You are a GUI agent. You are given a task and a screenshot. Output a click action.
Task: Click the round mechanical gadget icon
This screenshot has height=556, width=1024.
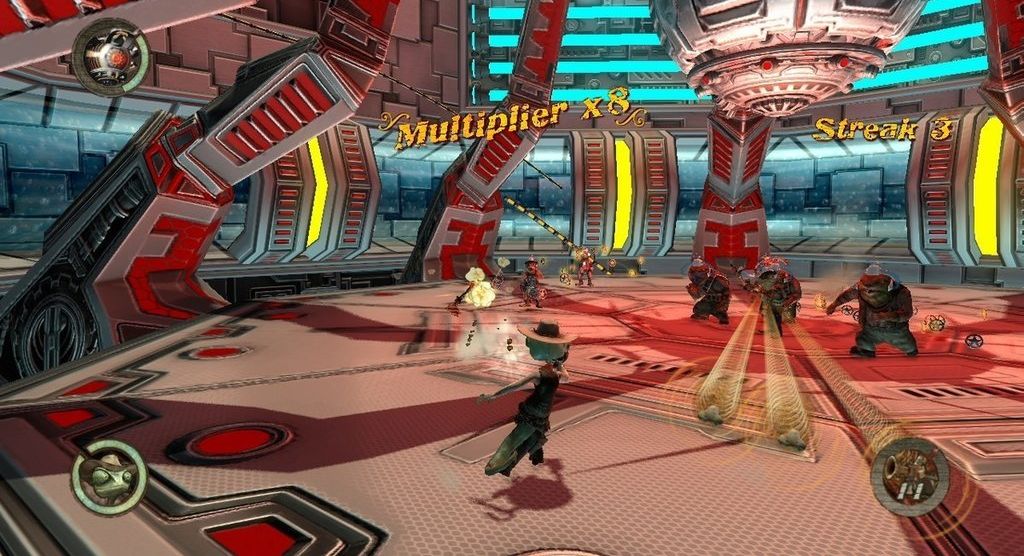111,57
